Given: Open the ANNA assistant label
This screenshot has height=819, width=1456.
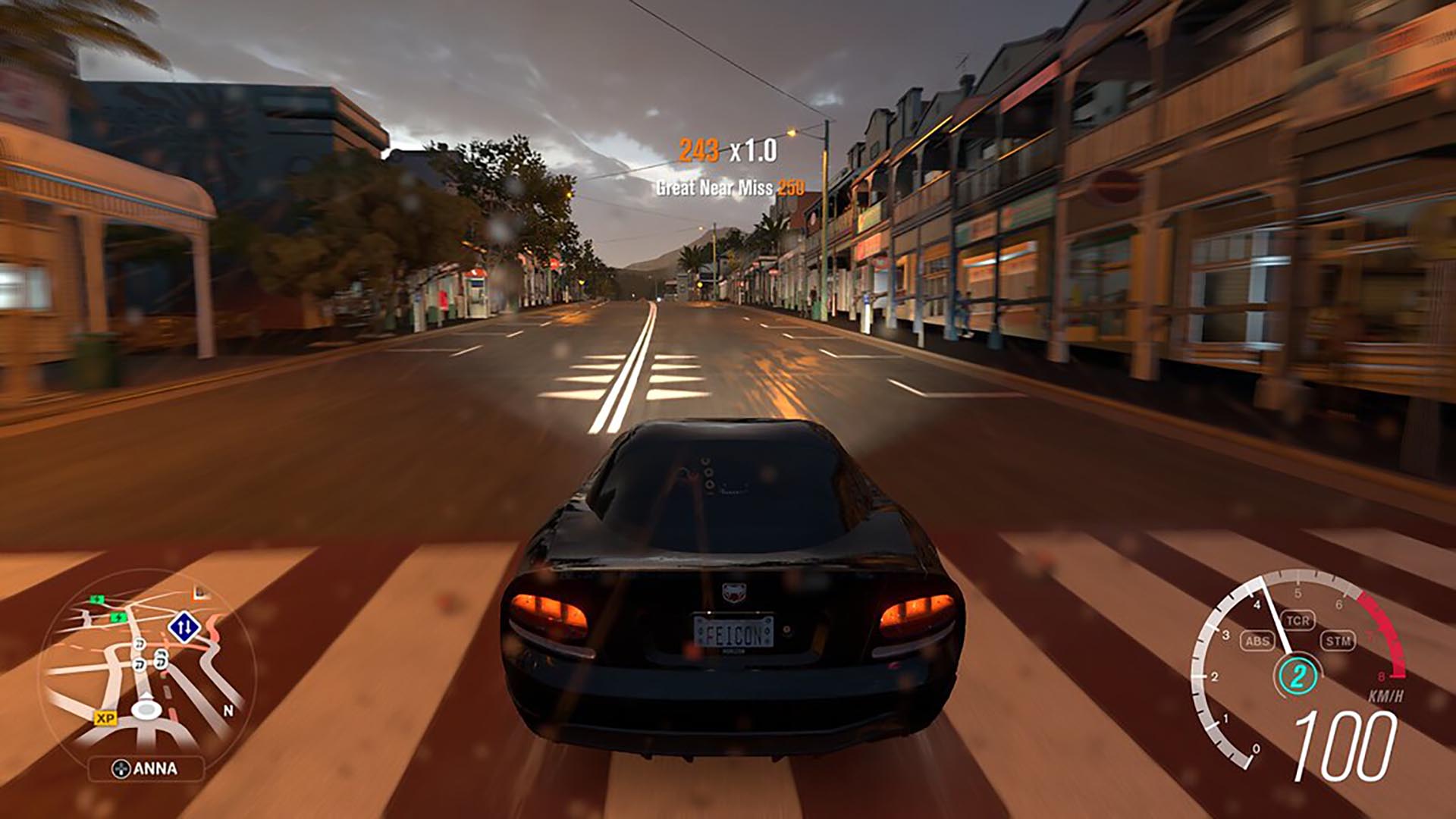Looking at the screenshot, I should [x=146, y=769].
